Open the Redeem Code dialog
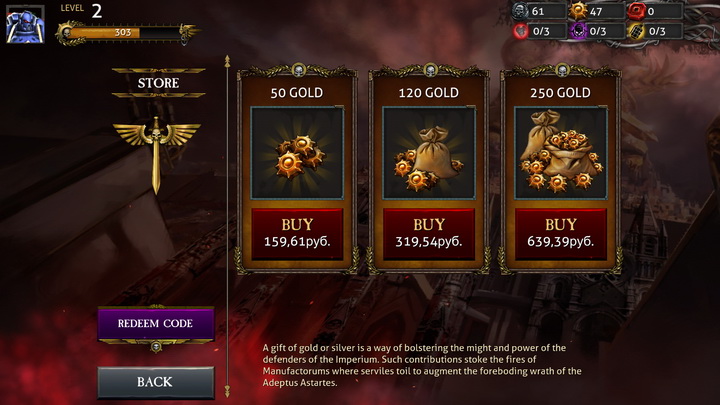Viewport: 720px width, 405px height. (155, 324)
